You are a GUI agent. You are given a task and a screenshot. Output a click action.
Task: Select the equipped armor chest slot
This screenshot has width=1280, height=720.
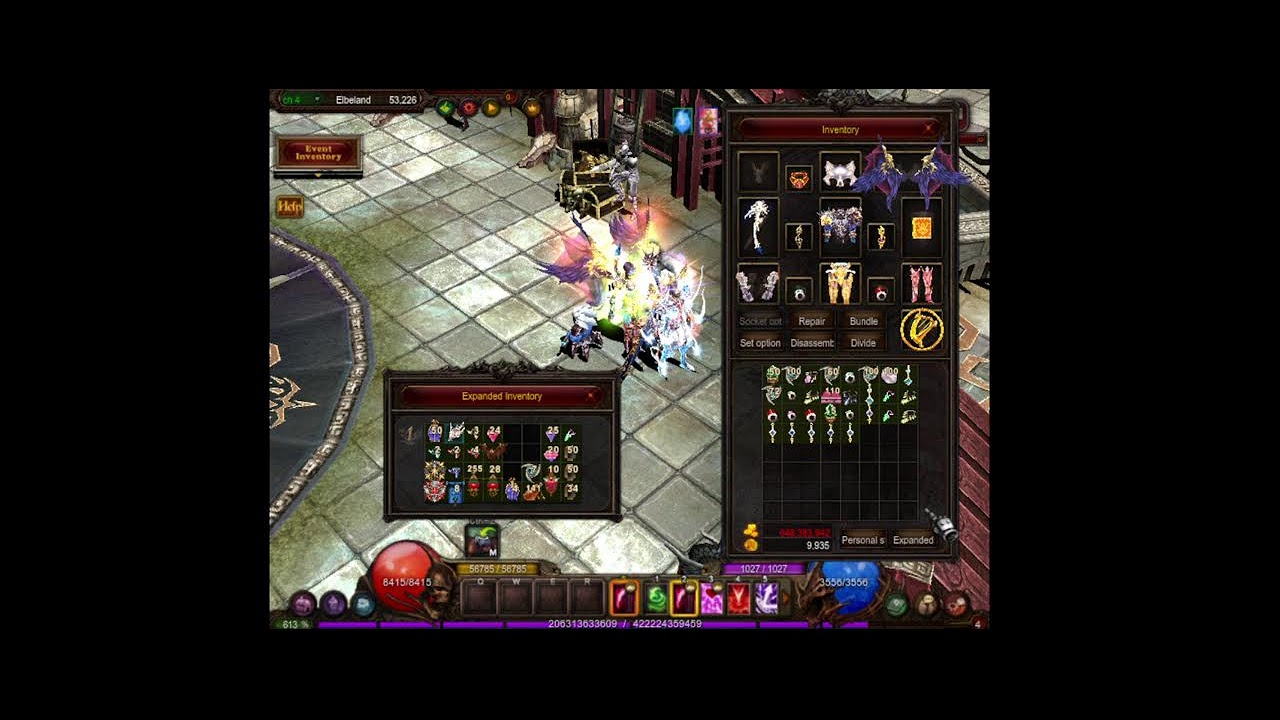click(x=840, y=226)
